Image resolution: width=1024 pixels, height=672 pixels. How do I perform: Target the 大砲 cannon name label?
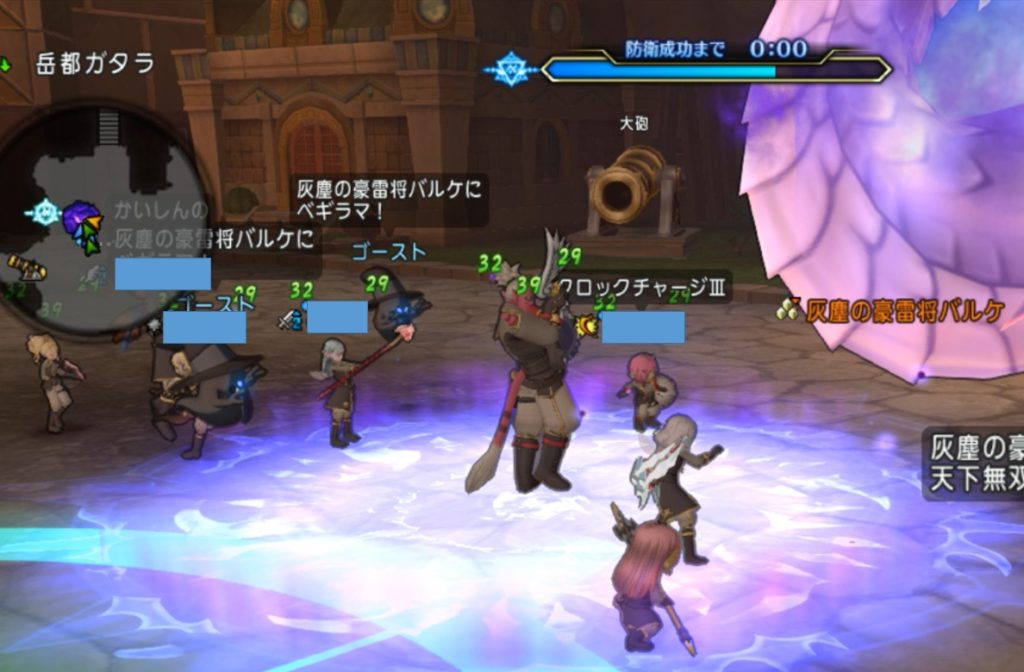point(634,125)
